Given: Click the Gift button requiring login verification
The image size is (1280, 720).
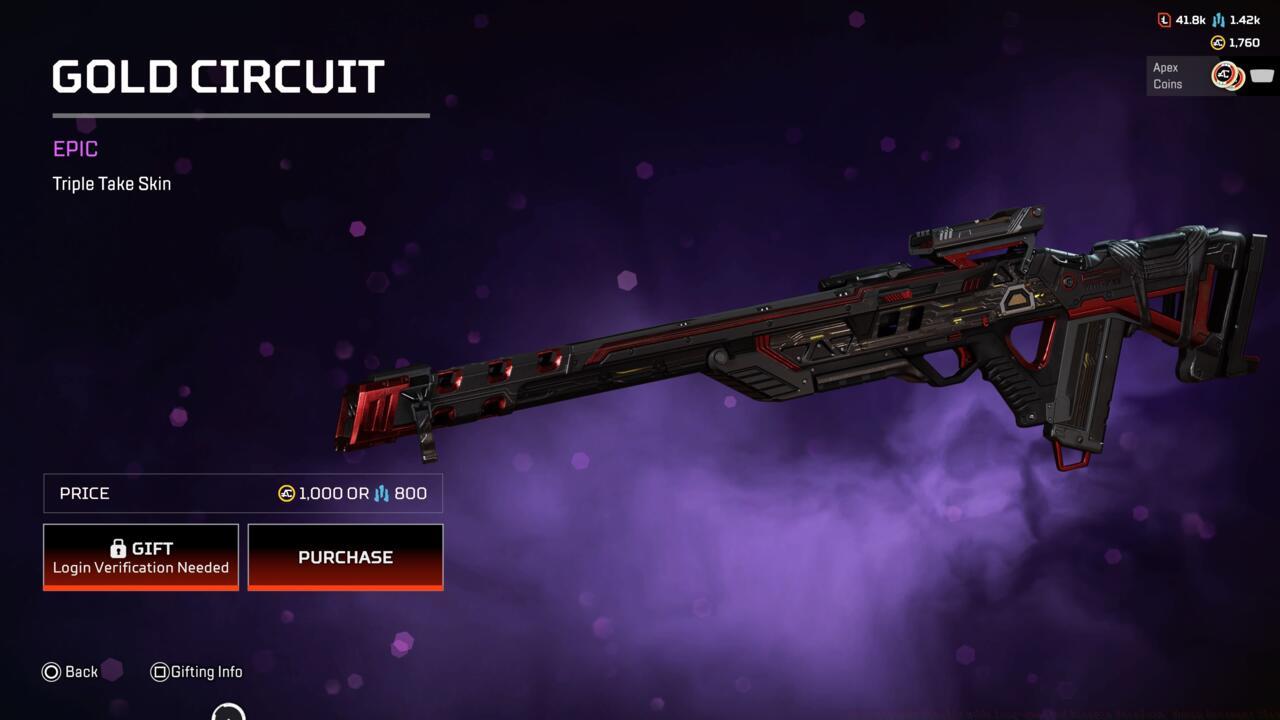Looking at the screenshot, I should coord(140,557).
